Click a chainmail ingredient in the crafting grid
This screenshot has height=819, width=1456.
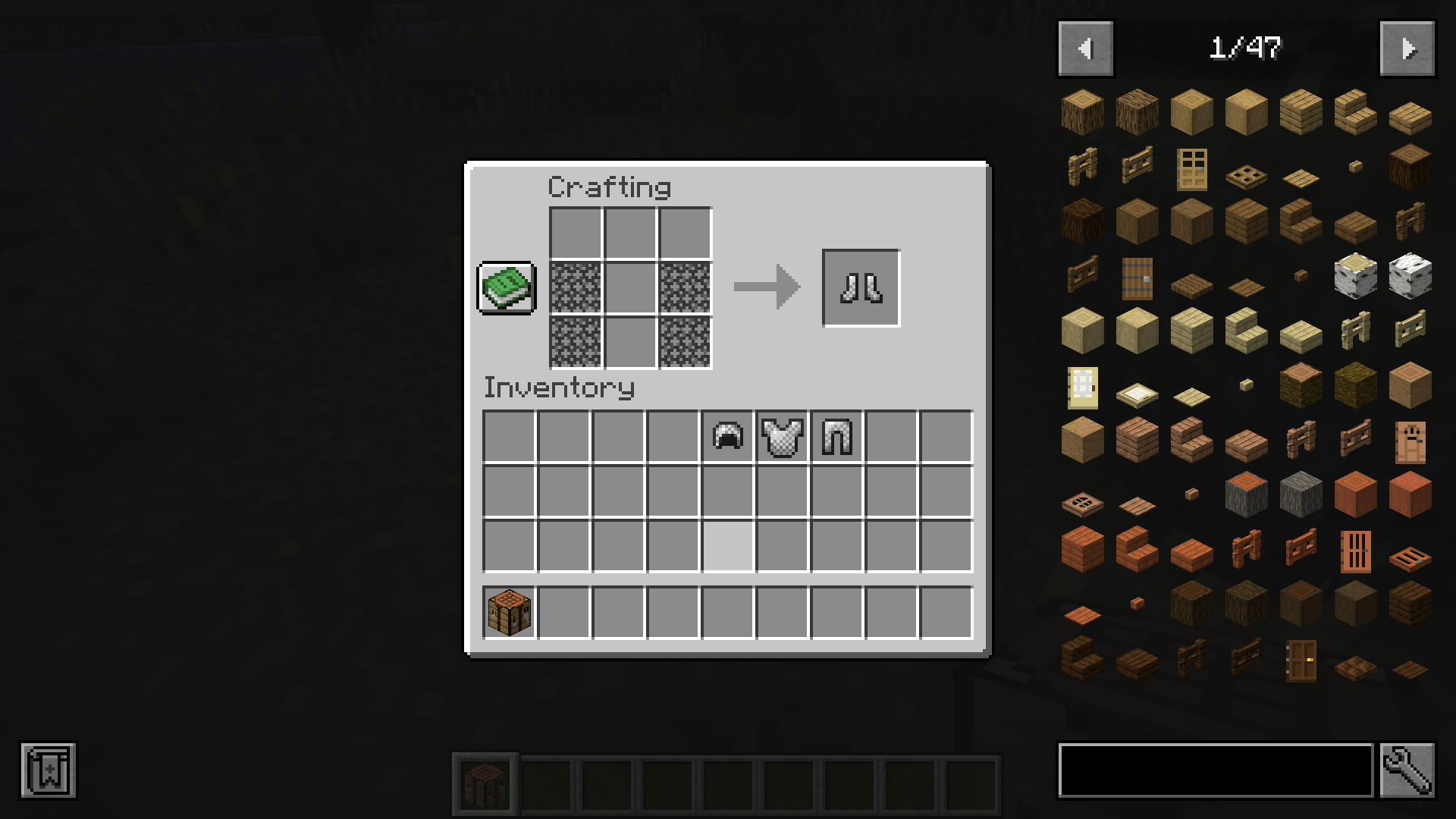(x=575, y=287)
